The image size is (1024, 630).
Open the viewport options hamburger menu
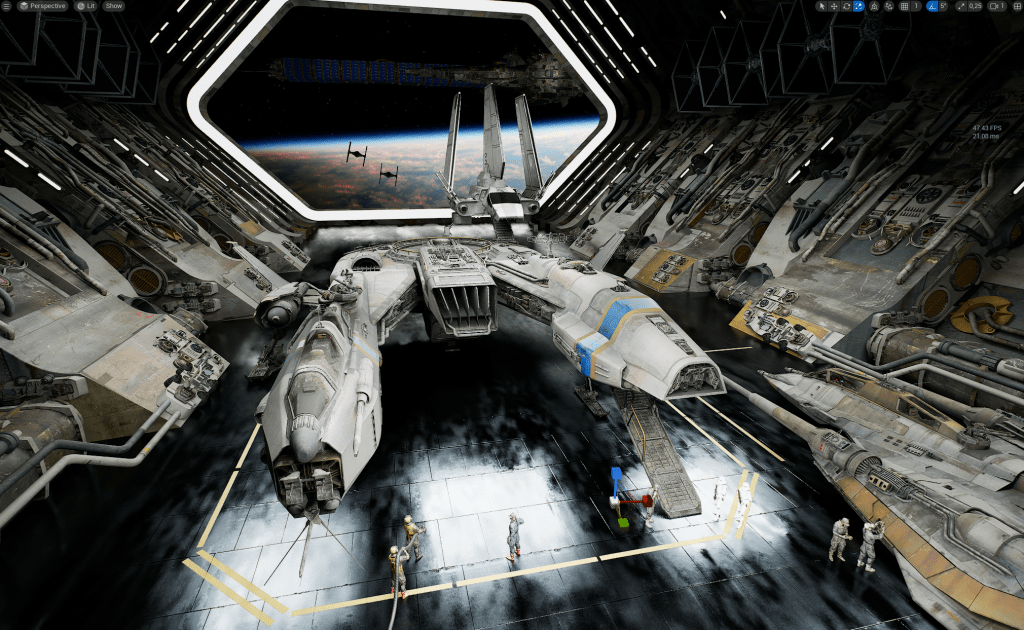tap(8, 6)
